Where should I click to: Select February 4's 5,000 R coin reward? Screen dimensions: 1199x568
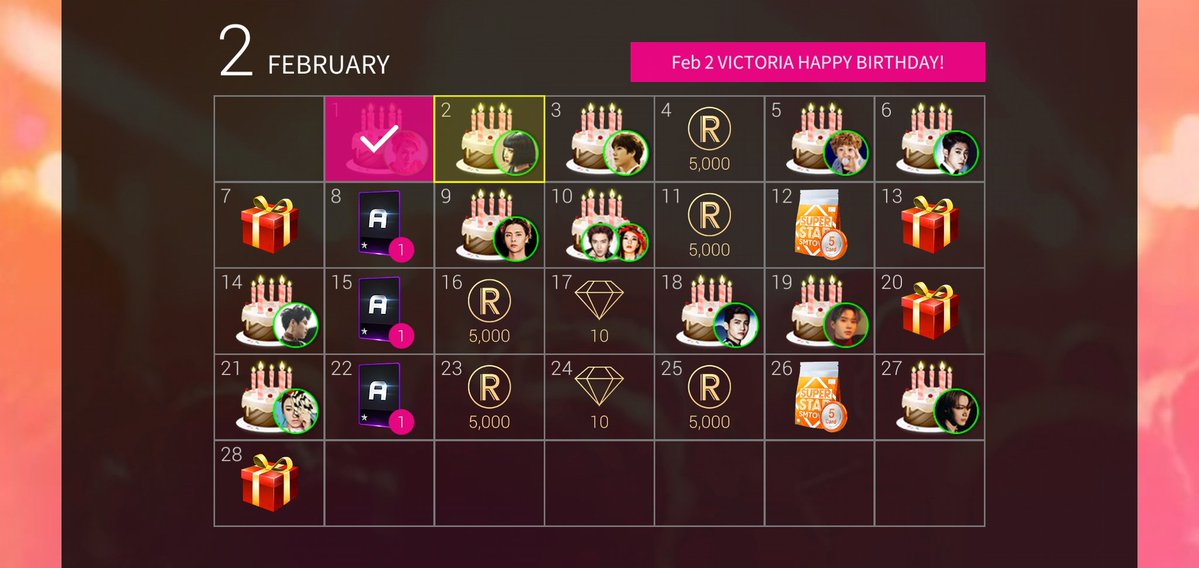(709, 140)
